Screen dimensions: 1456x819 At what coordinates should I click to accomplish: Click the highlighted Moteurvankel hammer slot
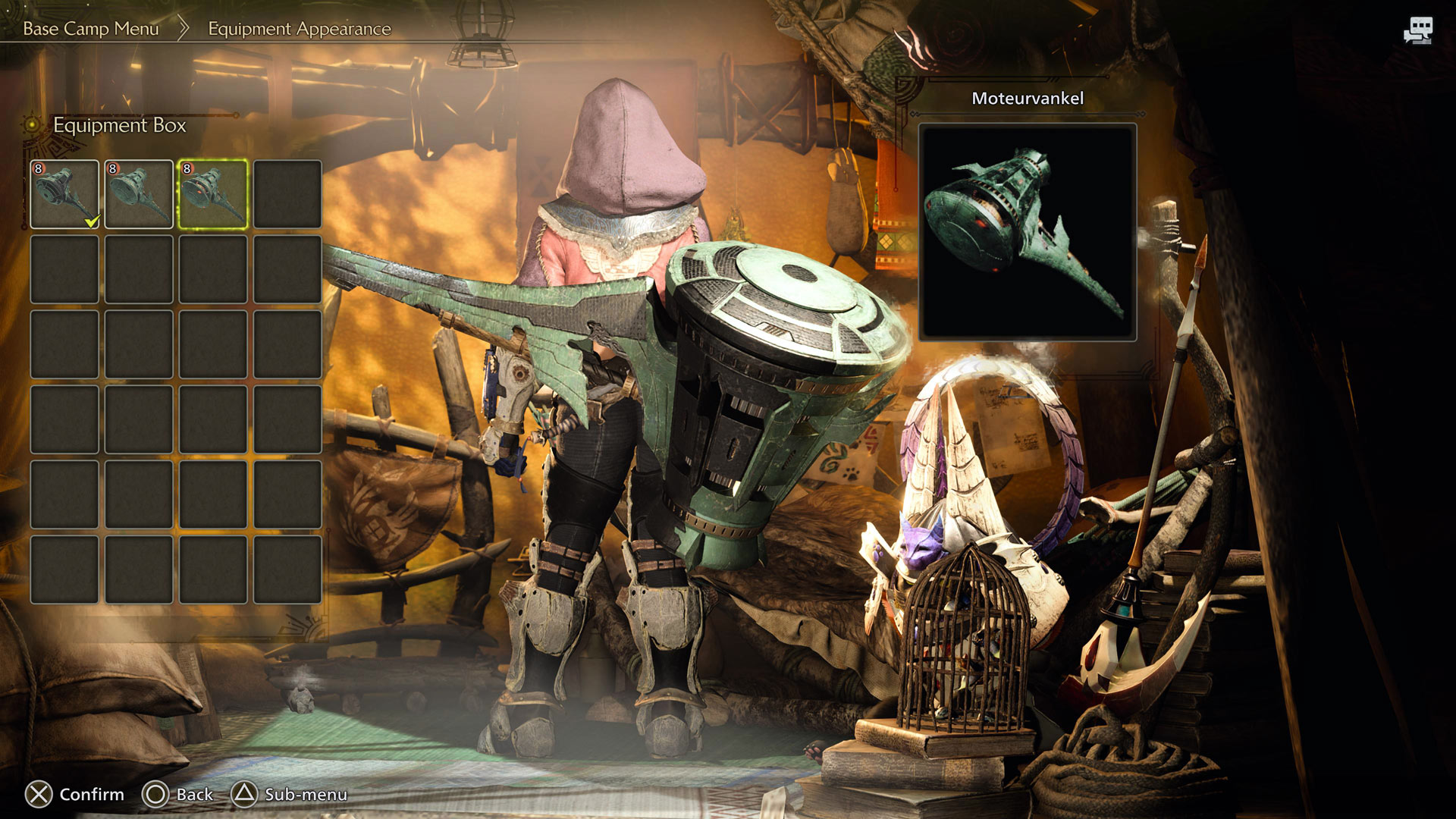213,193
